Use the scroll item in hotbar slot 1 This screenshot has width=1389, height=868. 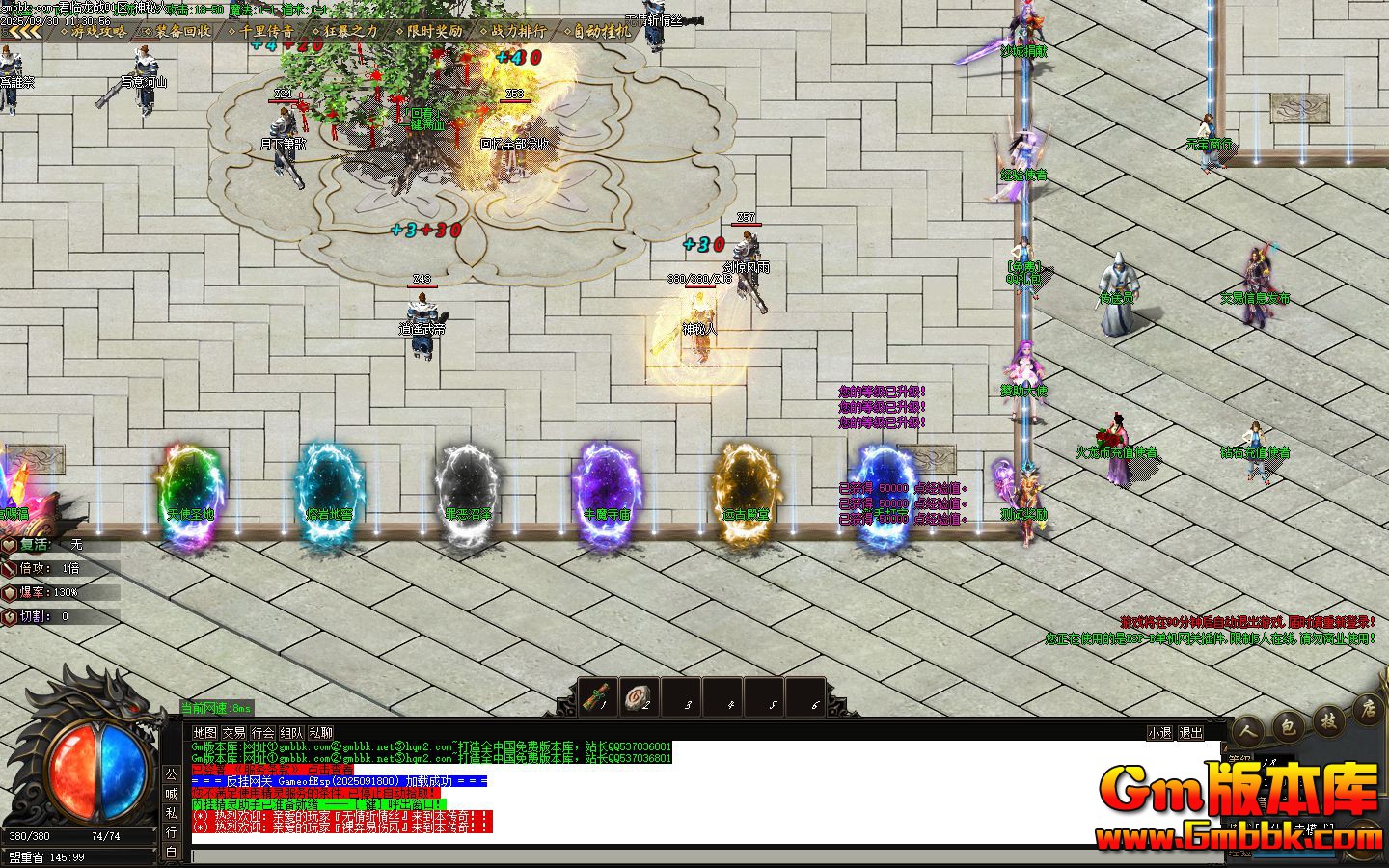[598, 694]
